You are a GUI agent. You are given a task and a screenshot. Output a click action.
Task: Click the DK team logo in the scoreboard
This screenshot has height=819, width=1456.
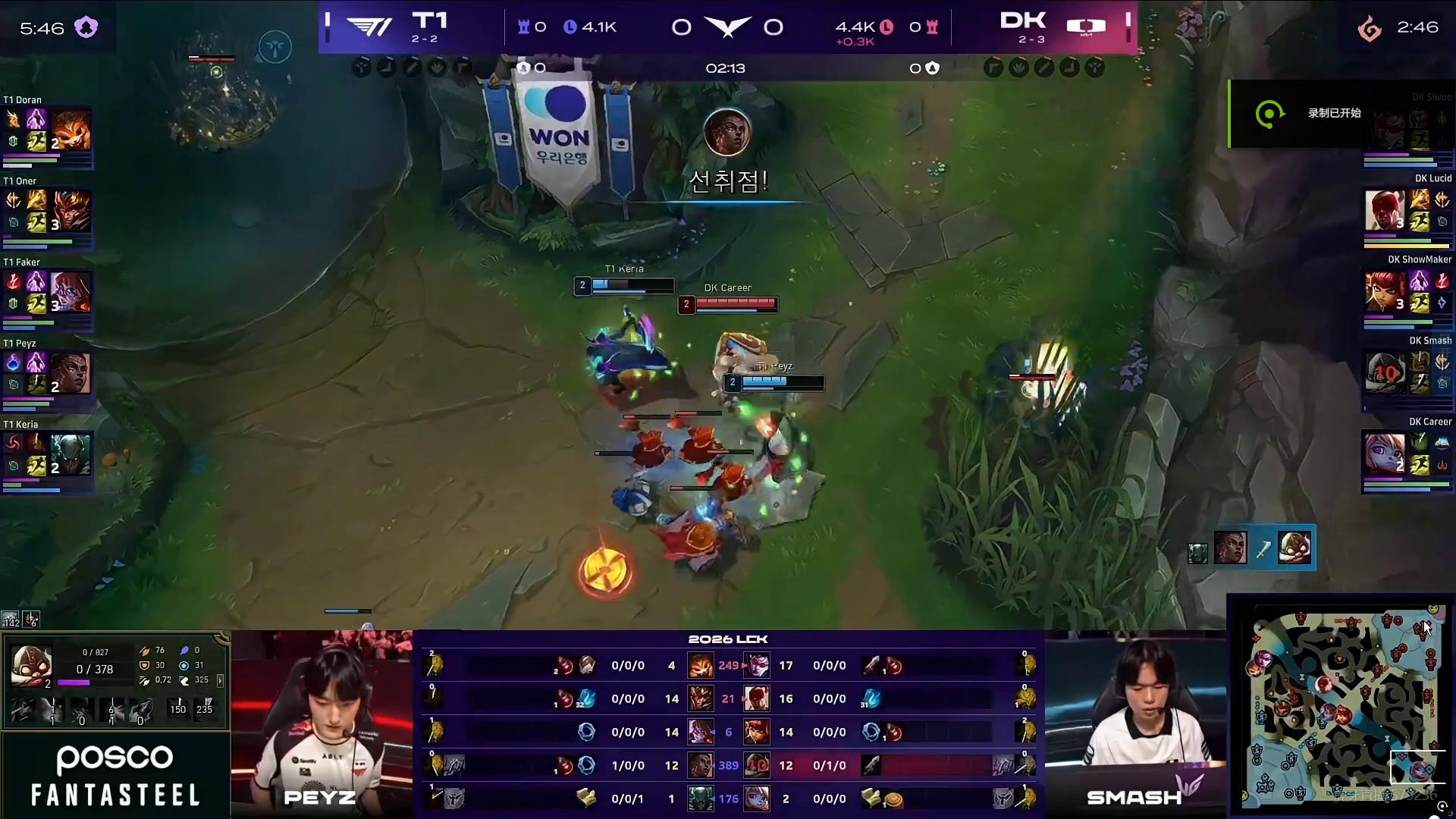pyautogui.click(x=1086, y=27)
